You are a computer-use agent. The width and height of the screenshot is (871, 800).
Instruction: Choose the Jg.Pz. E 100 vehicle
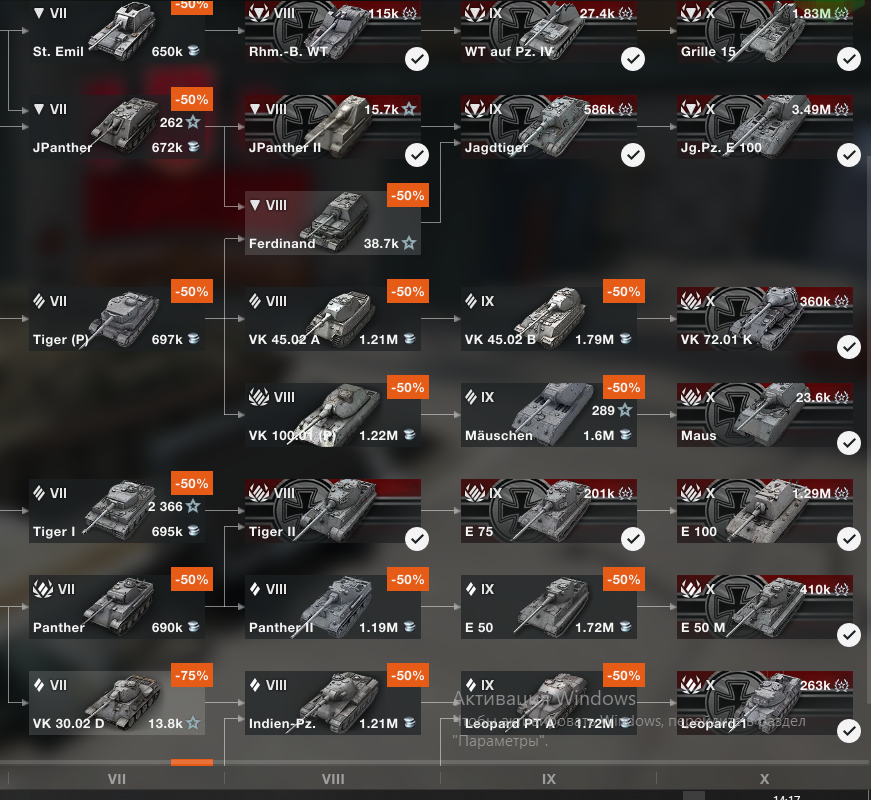click(764, 127)
